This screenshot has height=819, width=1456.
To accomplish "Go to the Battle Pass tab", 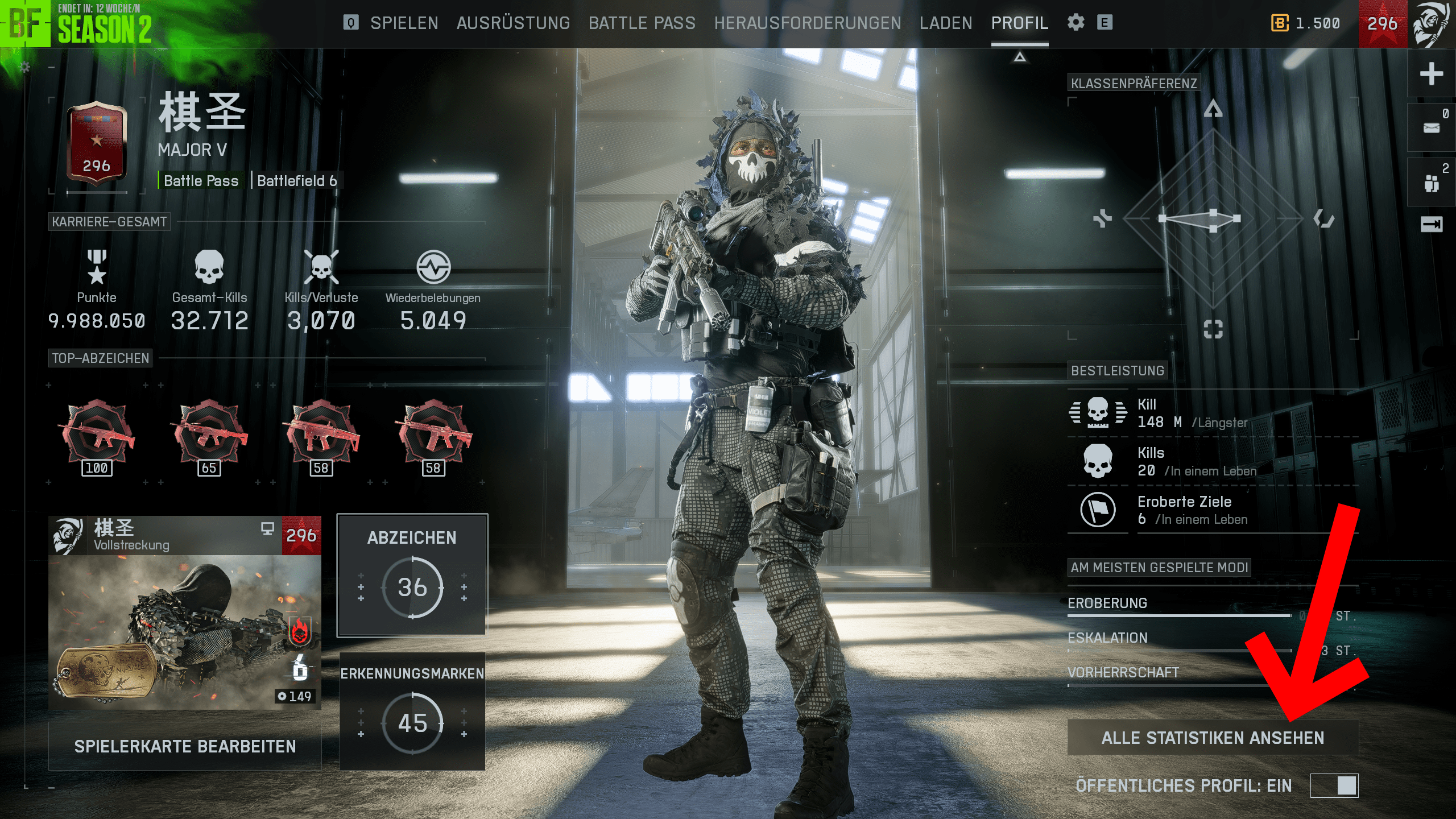I will [642, 23].
